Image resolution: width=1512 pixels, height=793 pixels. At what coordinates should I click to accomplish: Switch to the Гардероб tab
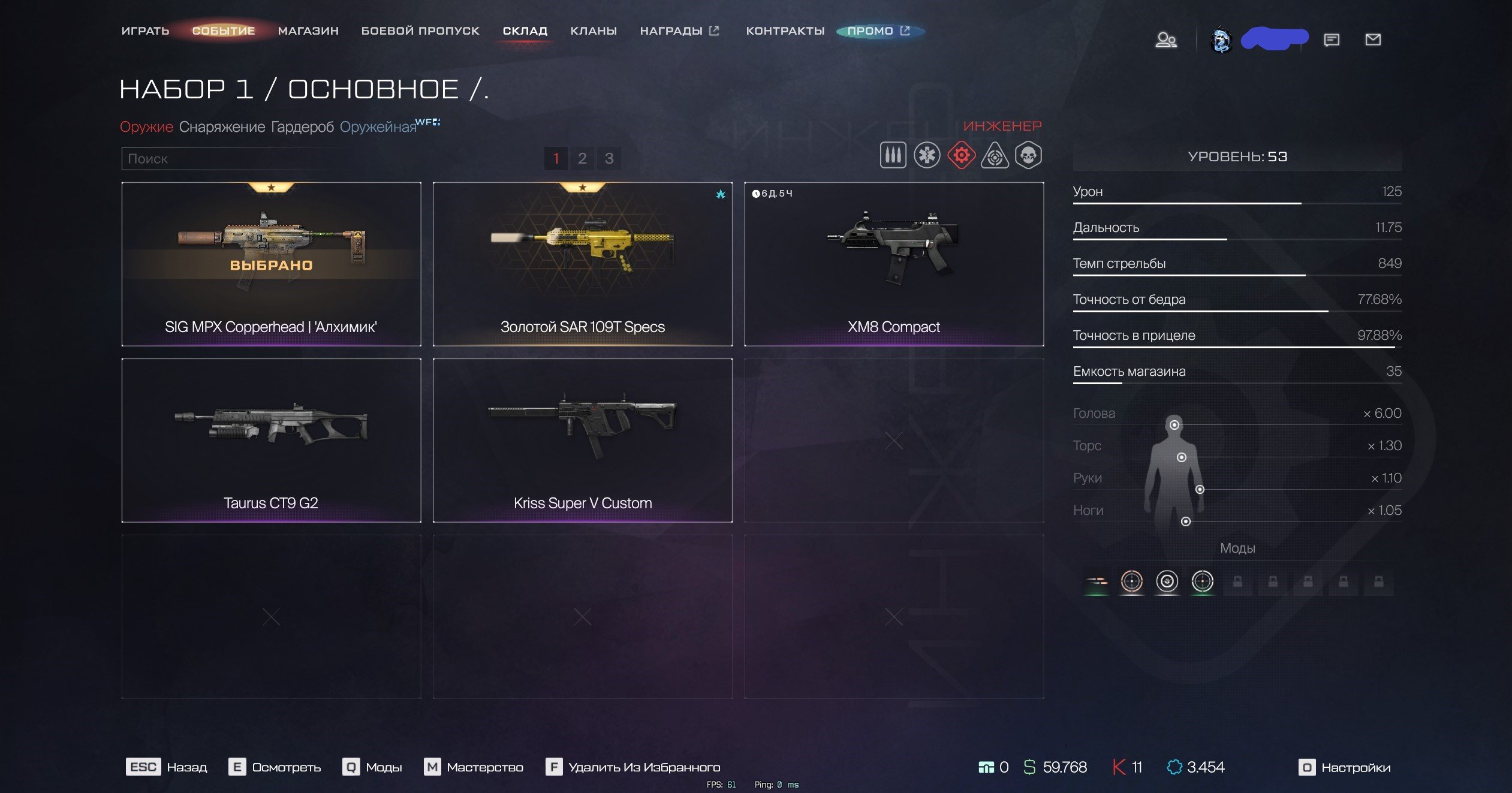(x=302, y=127)
